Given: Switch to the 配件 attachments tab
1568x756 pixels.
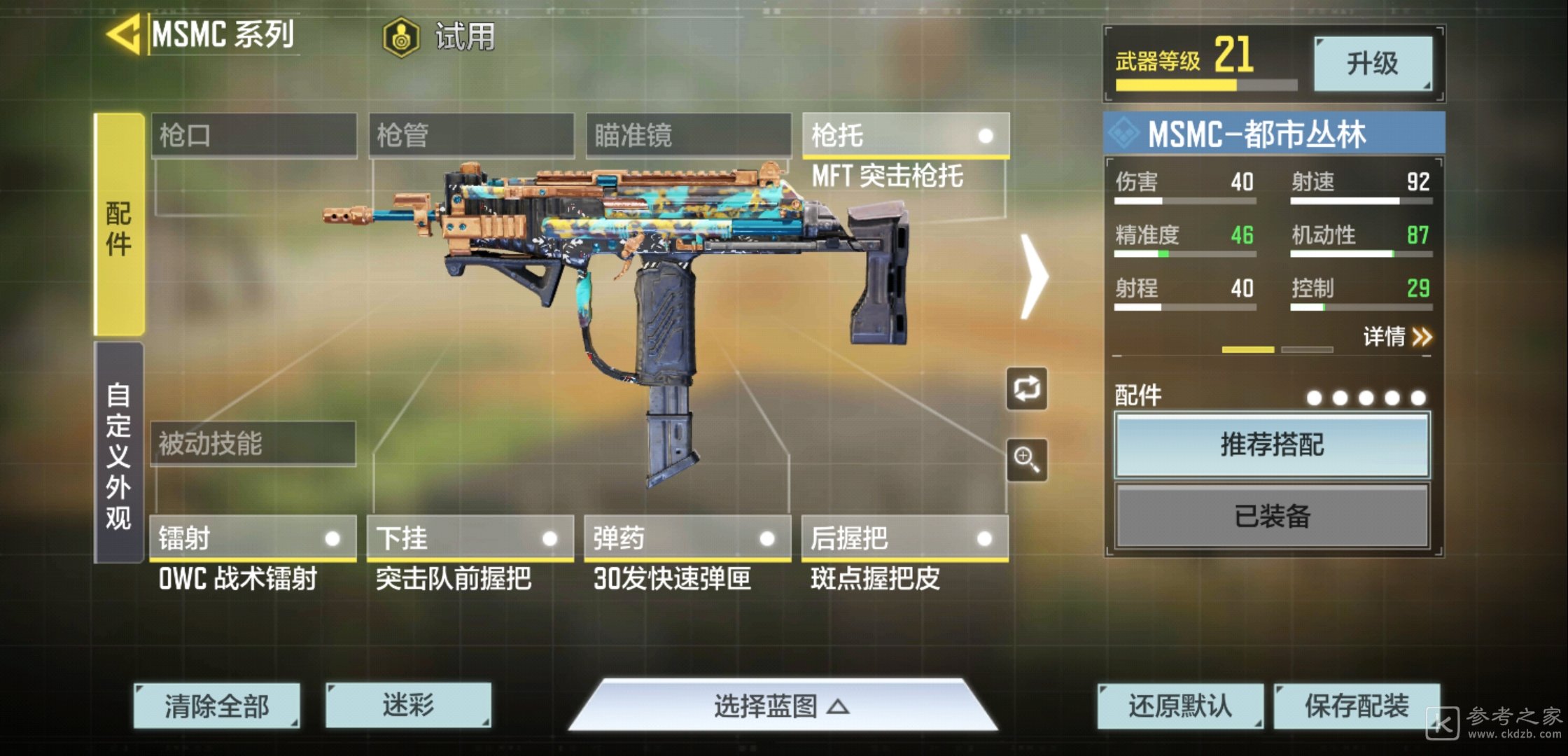Looking at the screenshot, I should click(119, 225).
